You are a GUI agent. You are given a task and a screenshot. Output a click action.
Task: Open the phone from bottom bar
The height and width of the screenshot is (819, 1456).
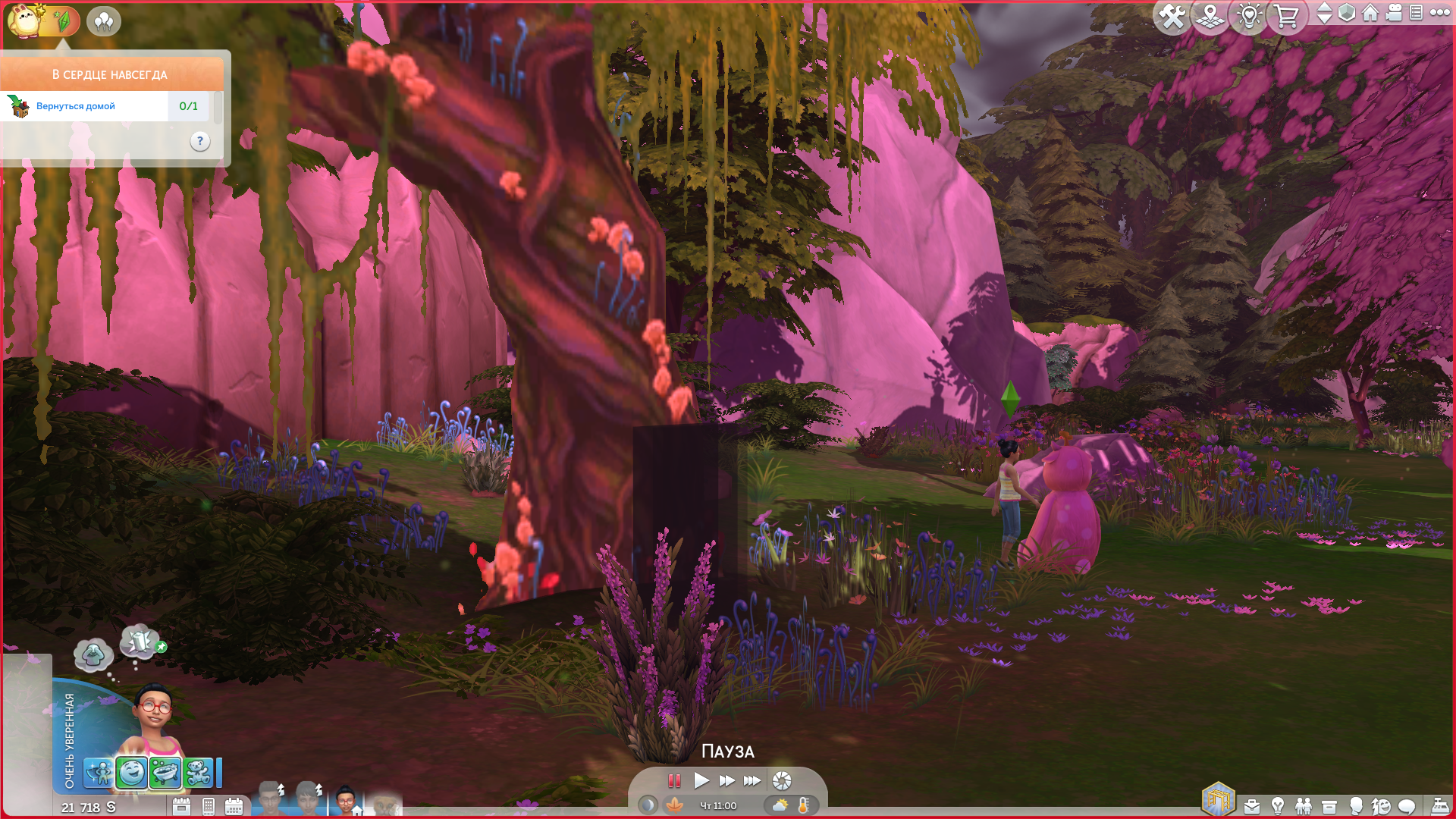tap(209, 806)
